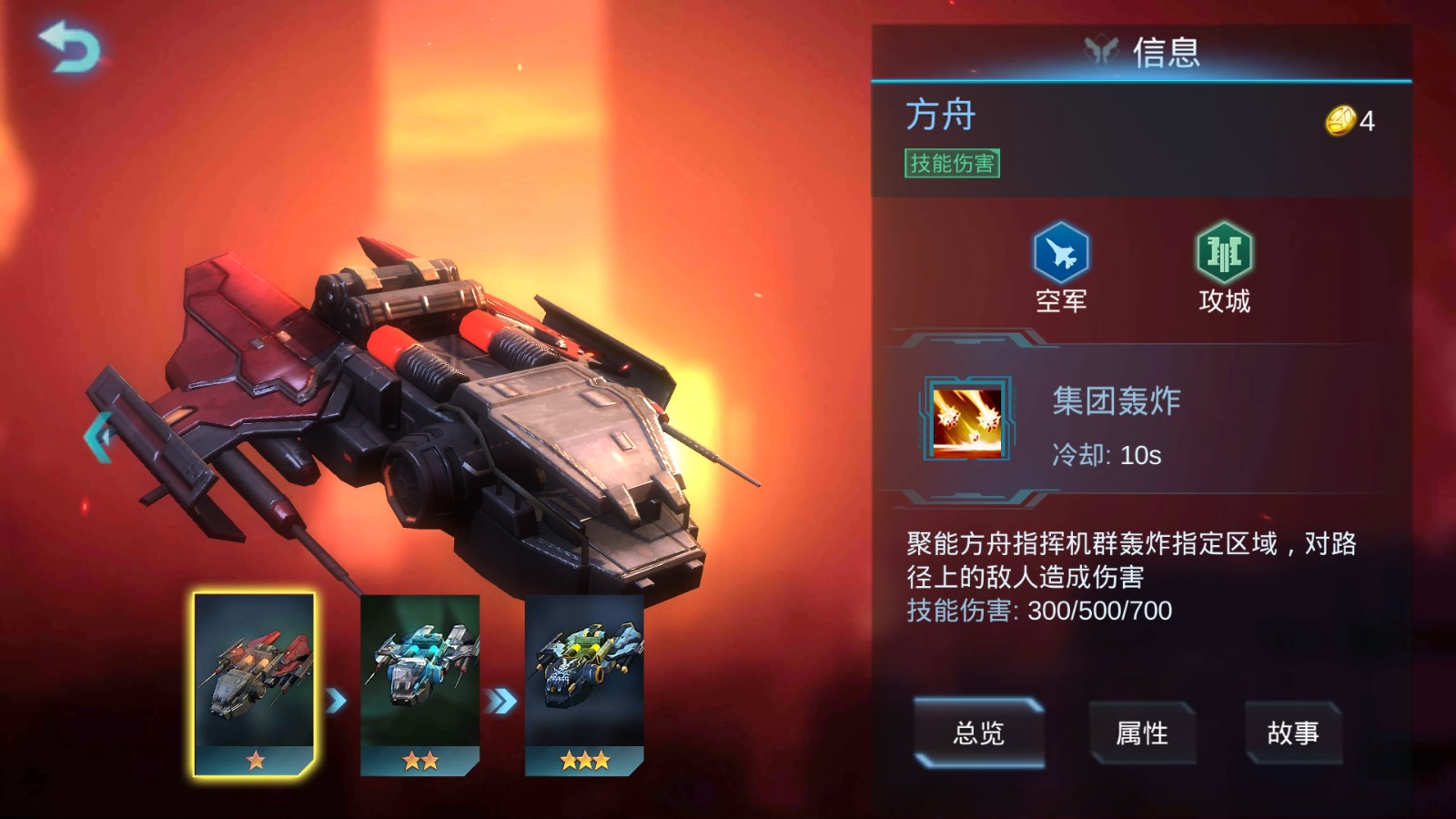
Task: Go back with the return arrow
Action: point(69,47)
